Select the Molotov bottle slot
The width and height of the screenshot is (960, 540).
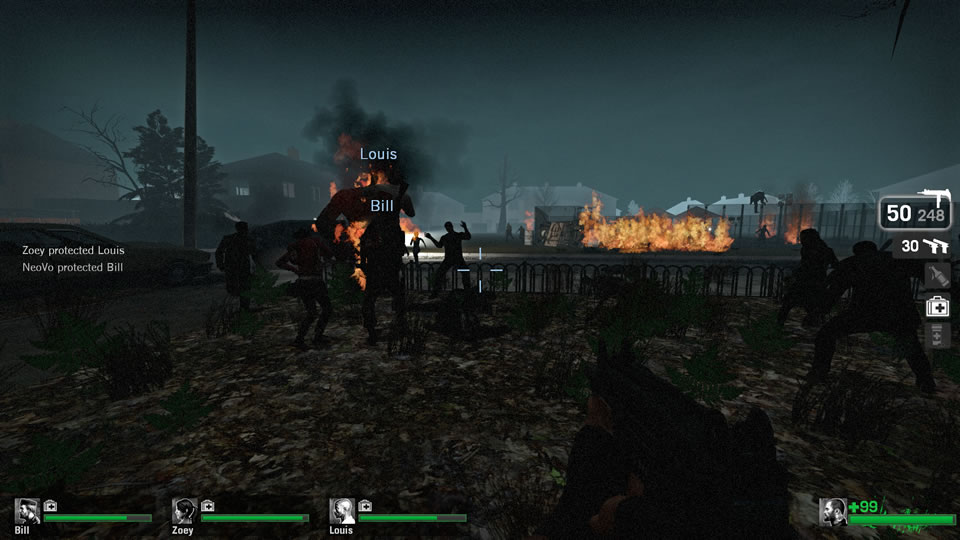[x=937, y=276]
